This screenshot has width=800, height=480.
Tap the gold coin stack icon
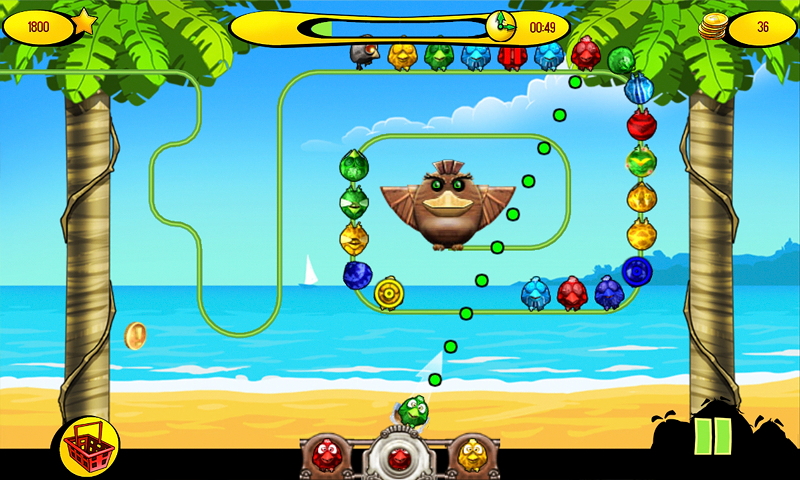[712, 28]
